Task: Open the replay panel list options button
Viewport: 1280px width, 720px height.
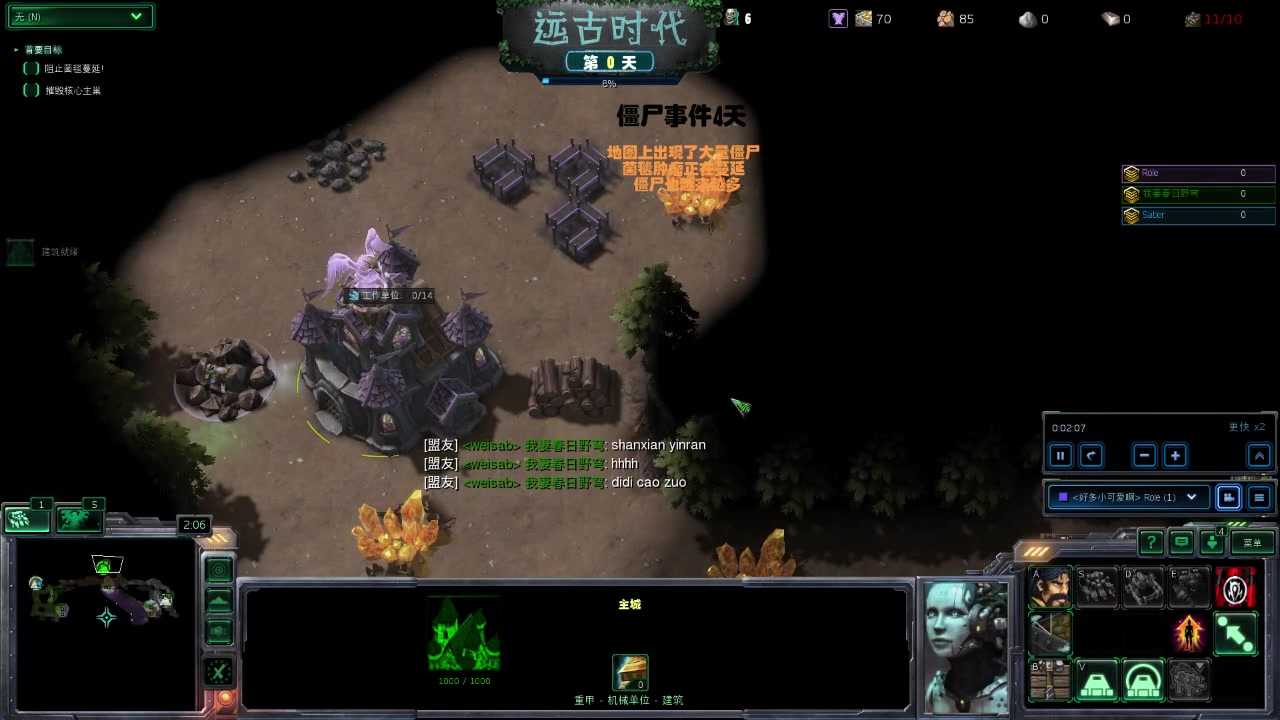Action: (x=1259, y=497)
